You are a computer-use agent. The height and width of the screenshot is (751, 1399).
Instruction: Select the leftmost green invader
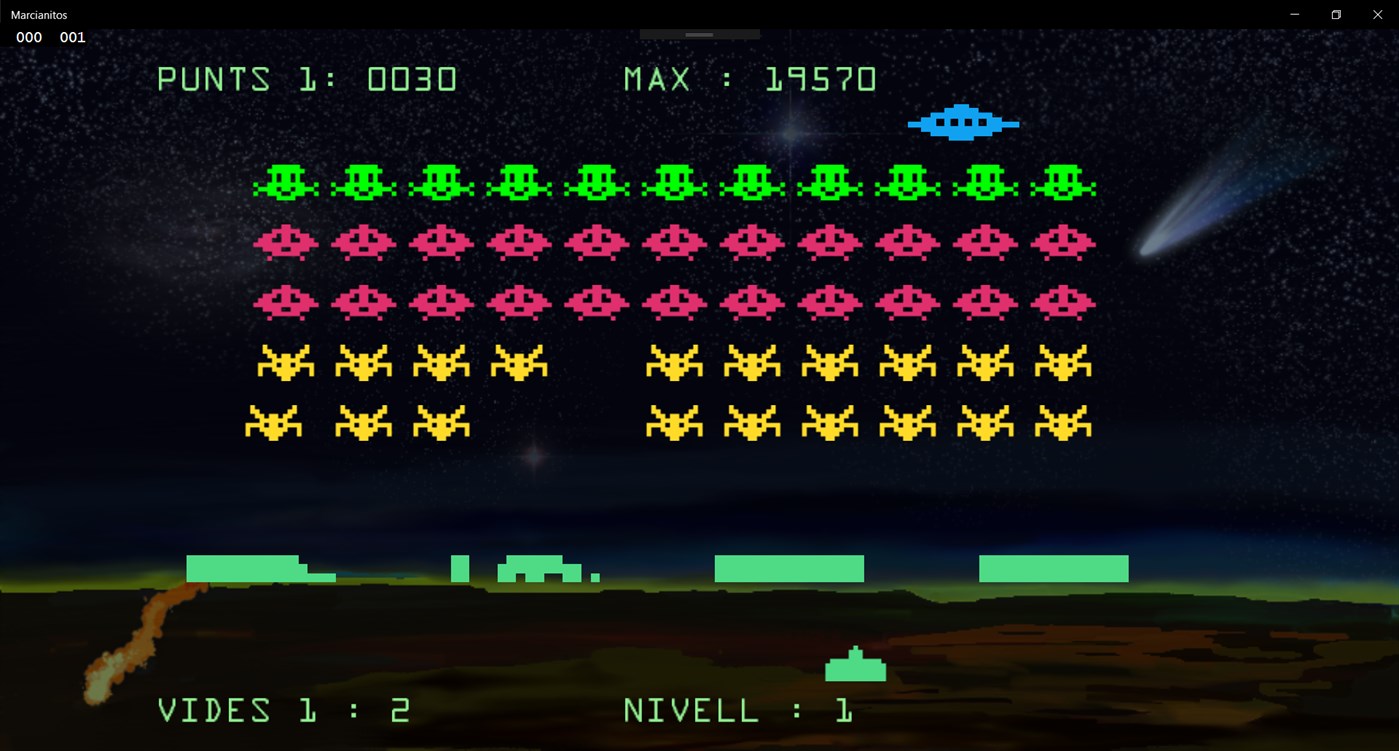(286, 182)
